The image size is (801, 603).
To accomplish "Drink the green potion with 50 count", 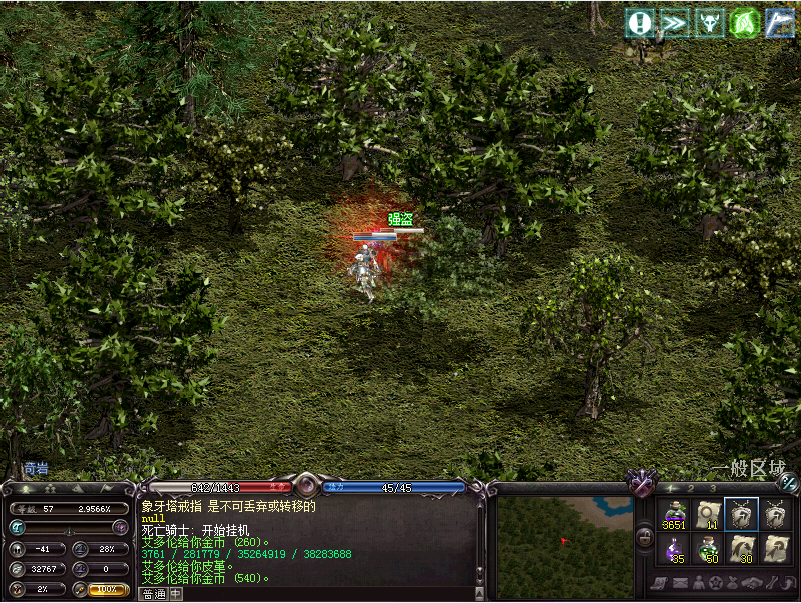I will click(709, 548).
